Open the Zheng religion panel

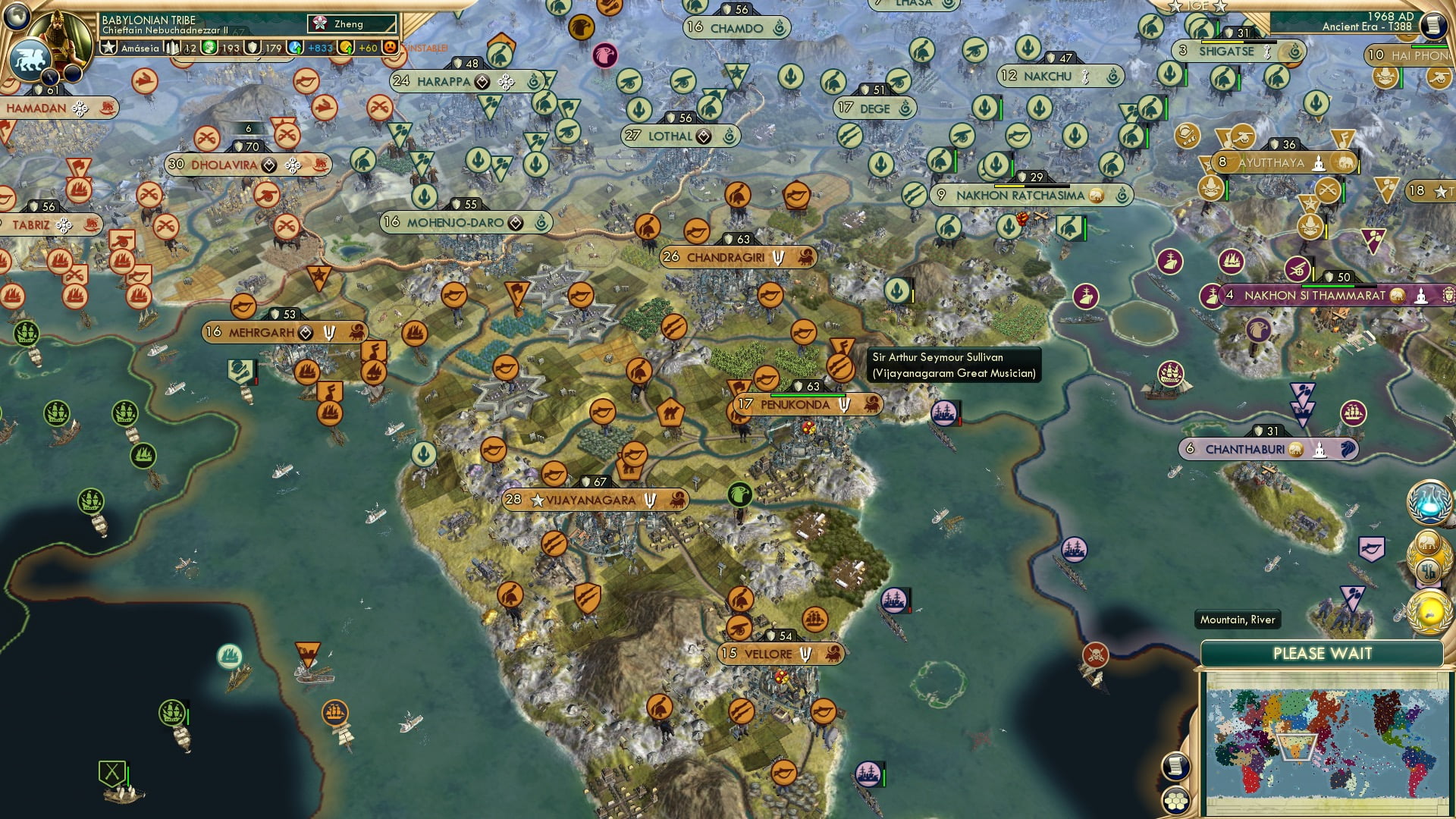[352, 24]
